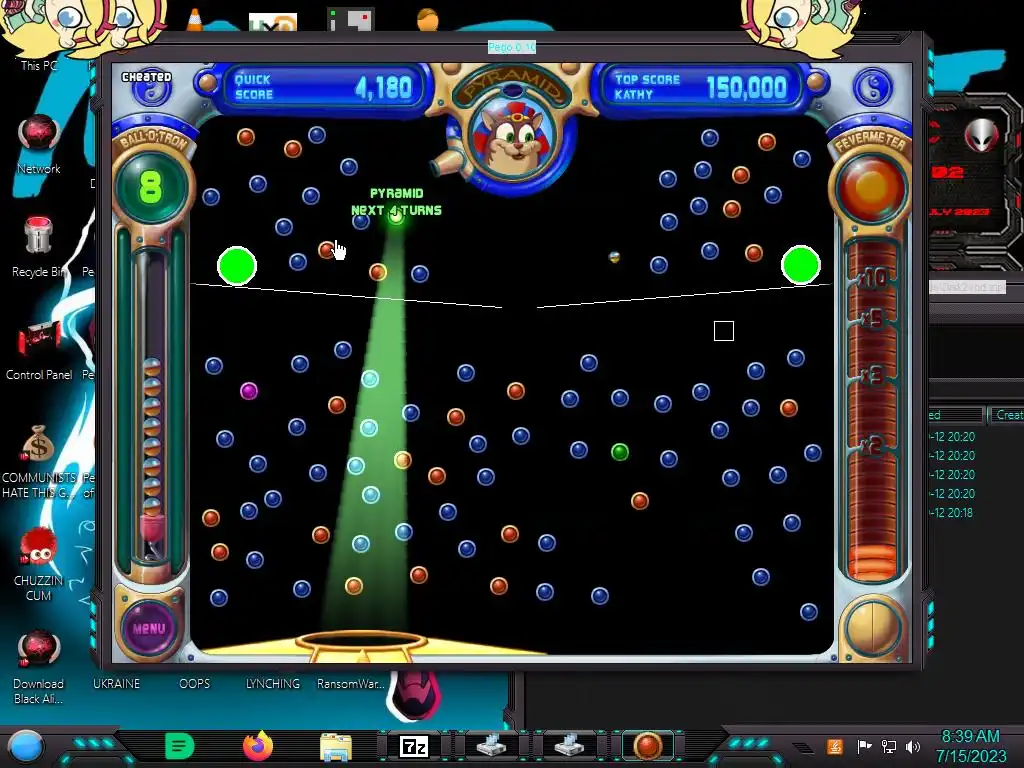Image resolution: width=1024 pixels, height=768 pixels.
Task: Open the Windows Start orb
Action: 26,747
